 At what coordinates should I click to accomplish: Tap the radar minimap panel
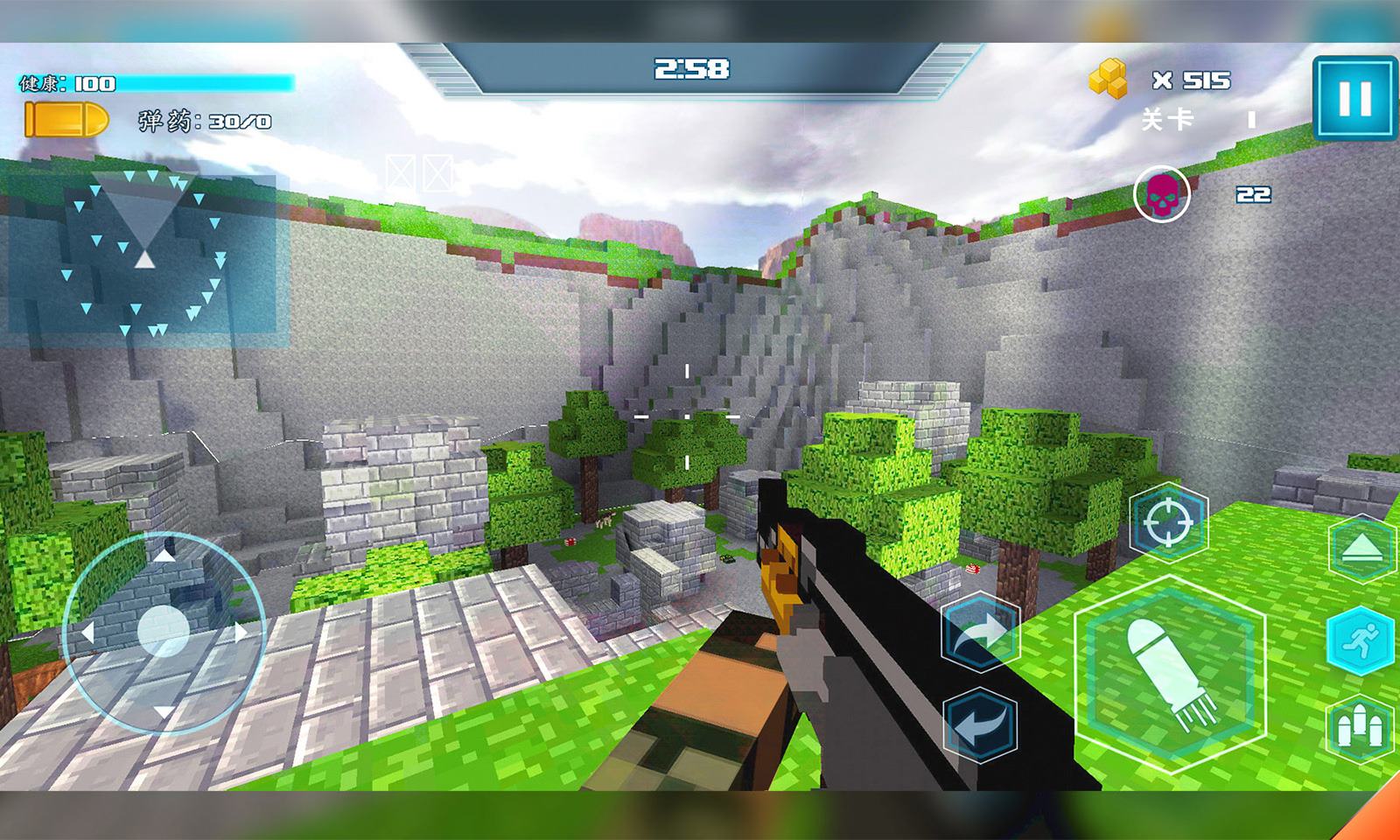143,254
